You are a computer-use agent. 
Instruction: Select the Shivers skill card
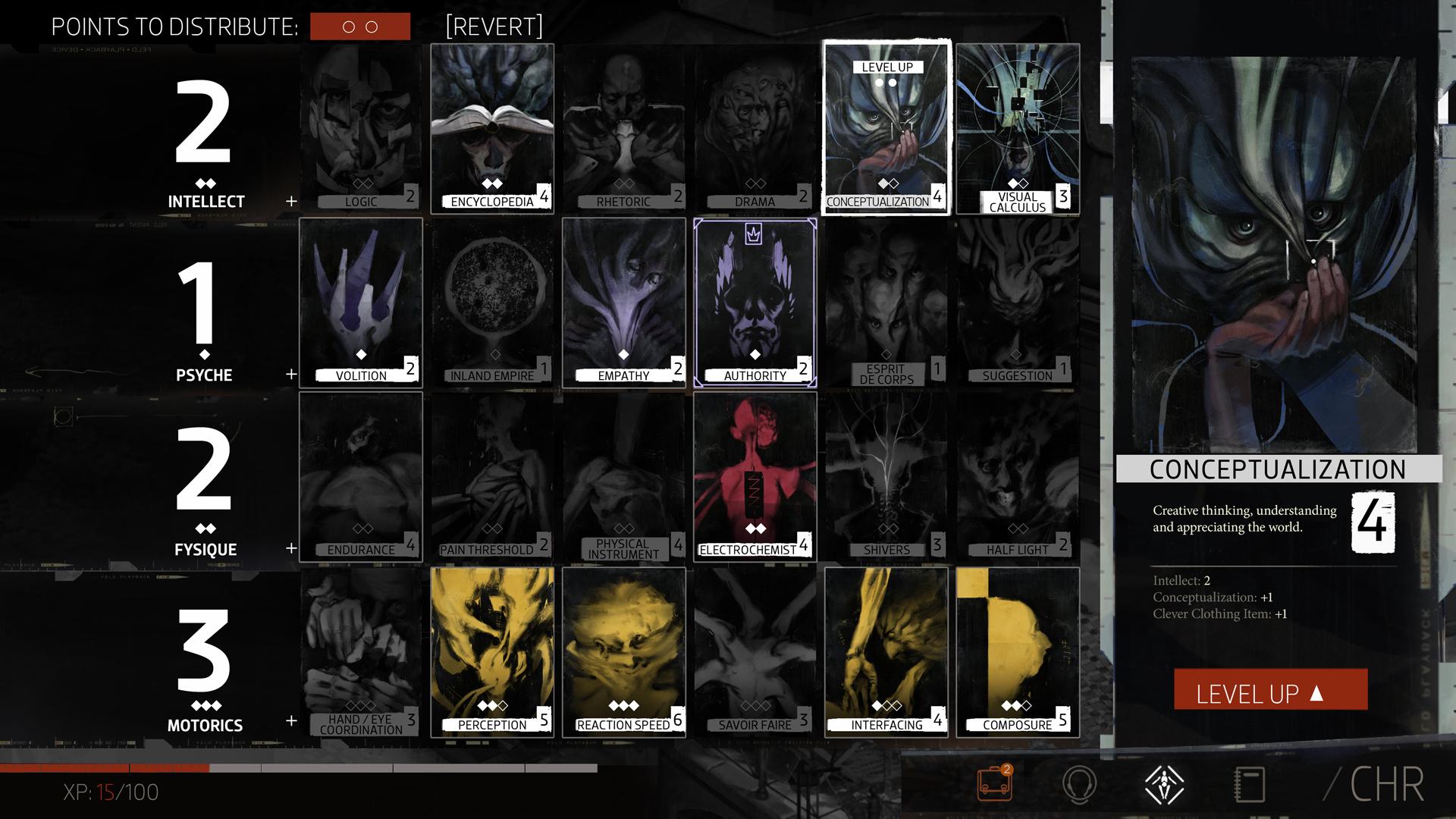886,477
